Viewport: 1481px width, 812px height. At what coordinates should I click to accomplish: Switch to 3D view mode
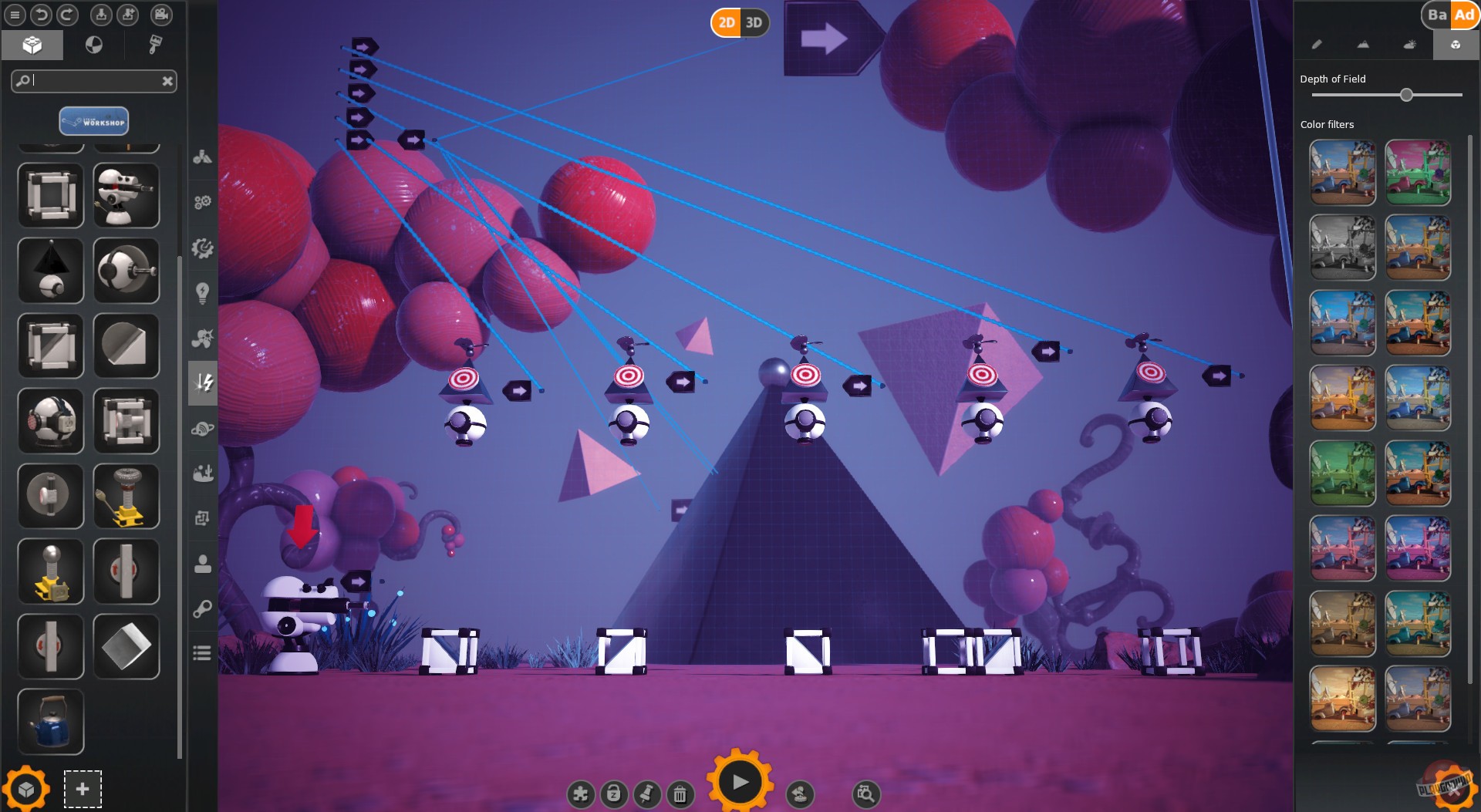click(x=754, y=22)
